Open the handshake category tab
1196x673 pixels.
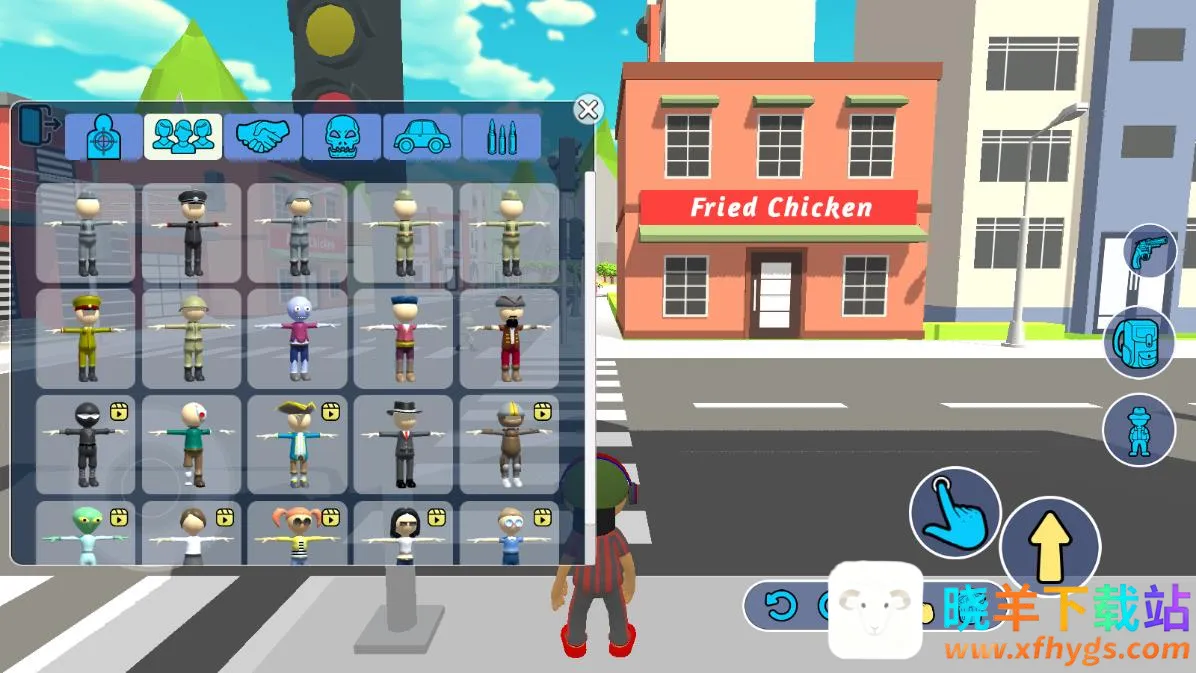point(262,137)
